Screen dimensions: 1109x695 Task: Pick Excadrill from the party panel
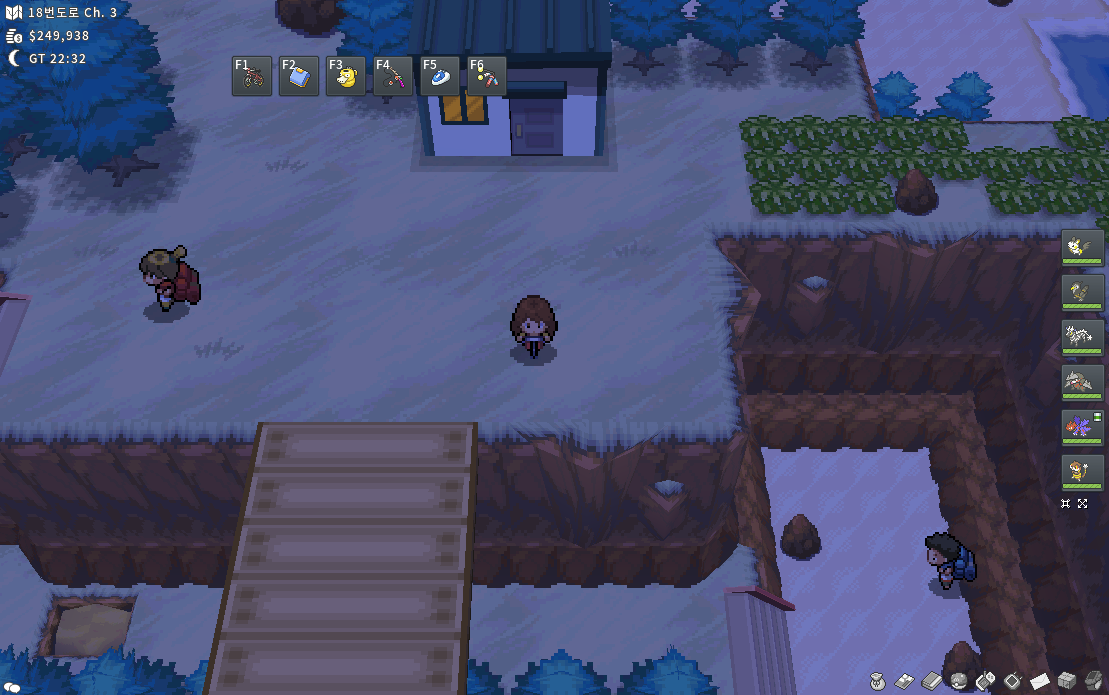1083,382
